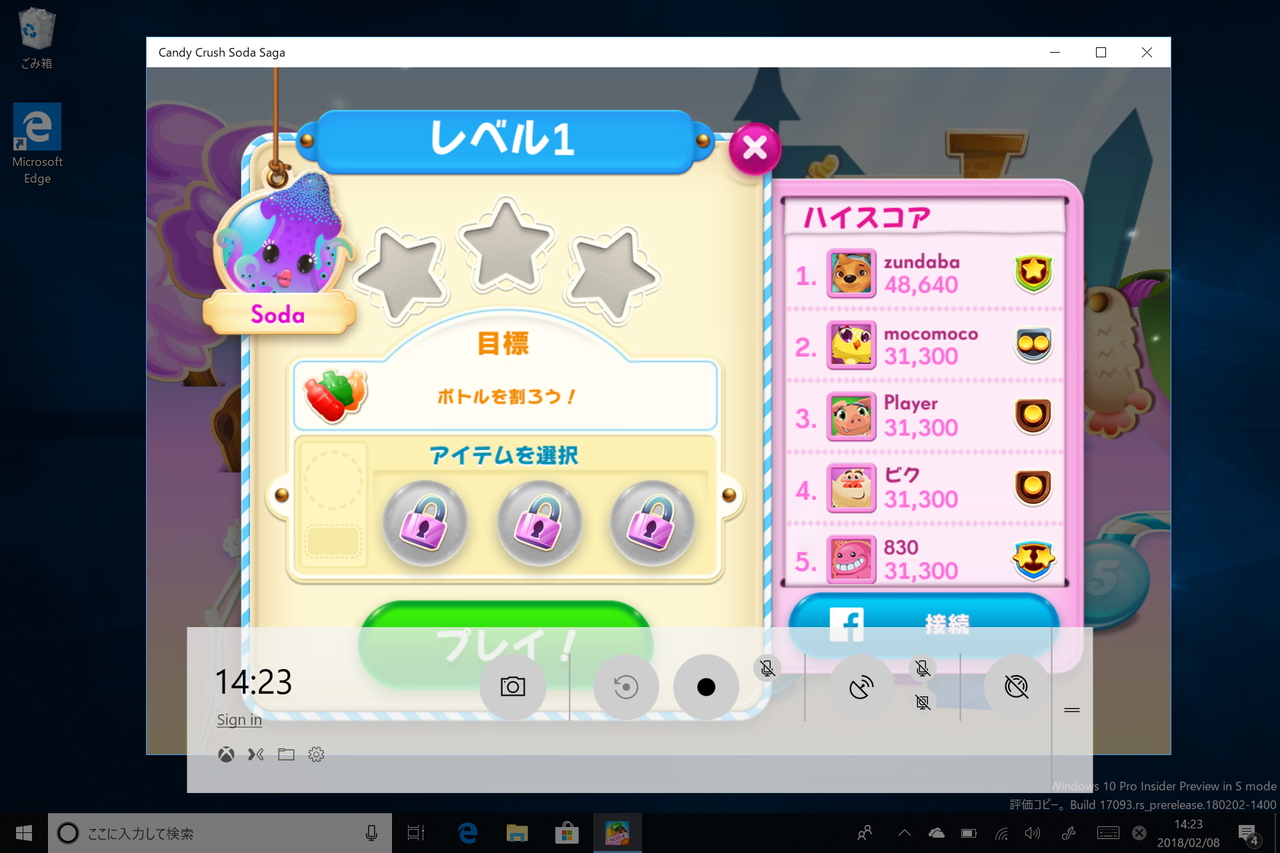Open Candy Crush Soda Saga from the taskbar
Image resolution: width=1280 pixels, height=853 pixels.
tap(617, 832)
